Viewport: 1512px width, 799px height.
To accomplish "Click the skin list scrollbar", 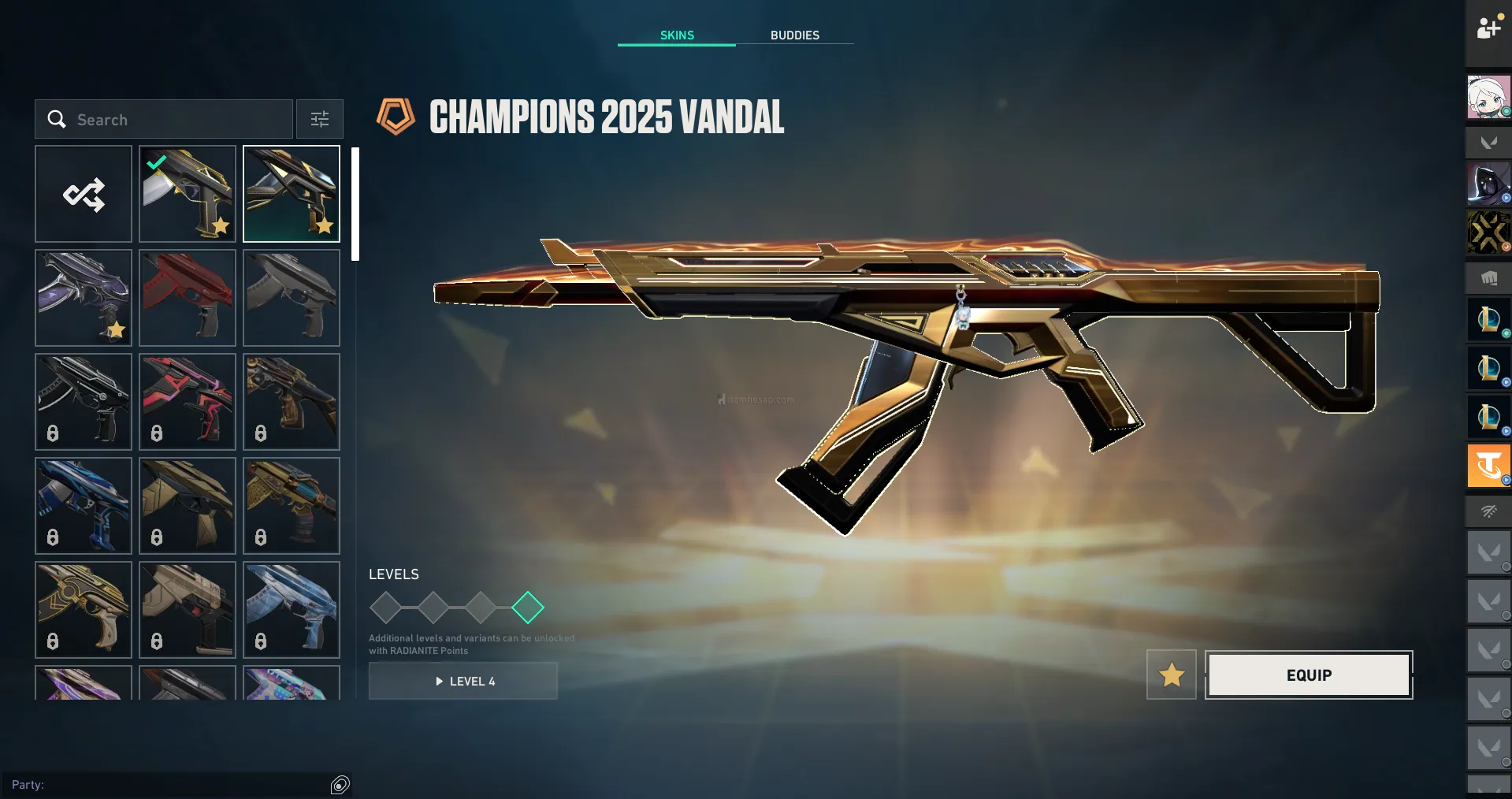I will click(355, 203).
